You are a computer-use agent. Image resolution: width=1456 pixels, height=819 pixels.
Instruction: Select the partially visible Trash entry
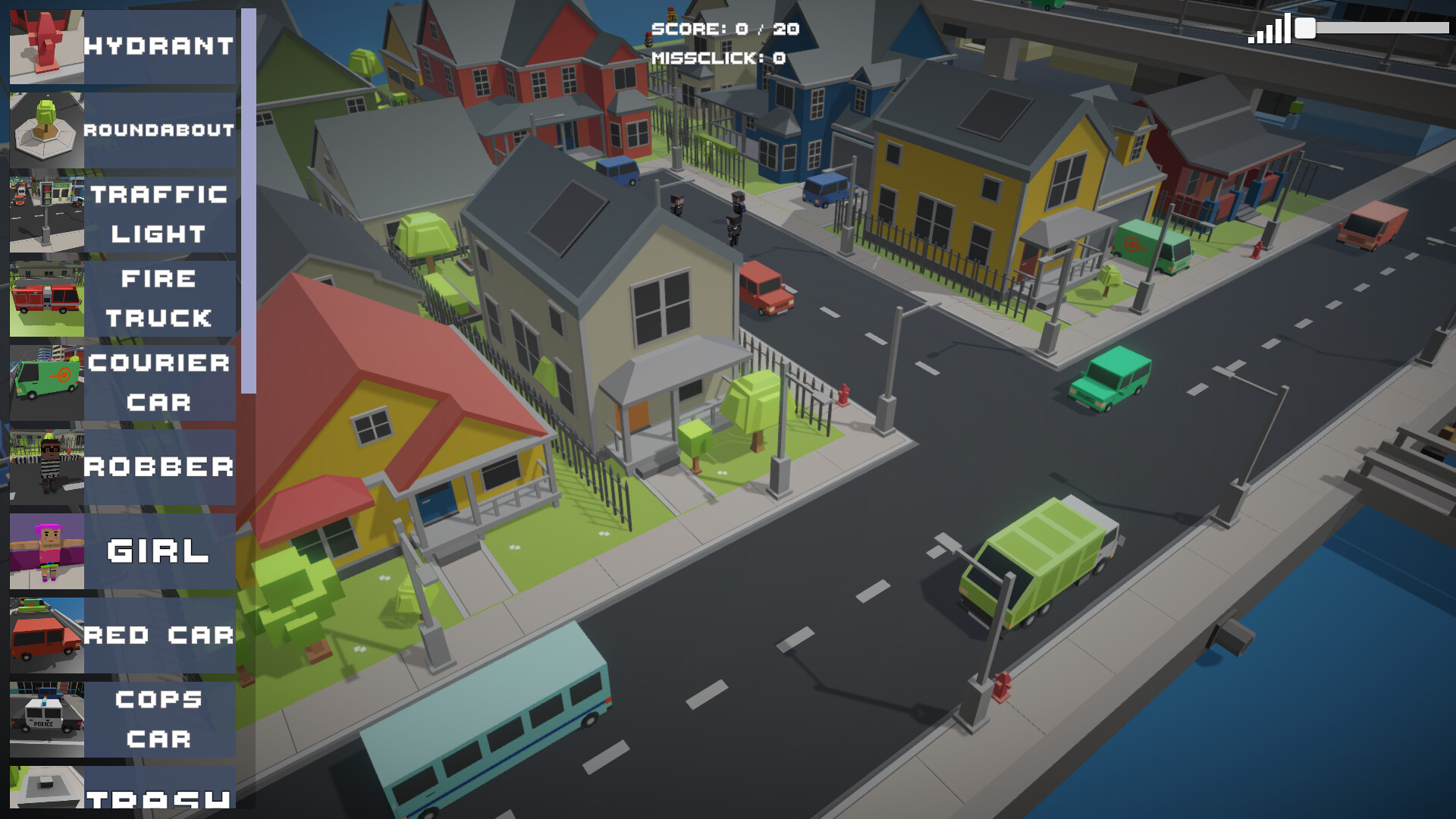[123, 789]
